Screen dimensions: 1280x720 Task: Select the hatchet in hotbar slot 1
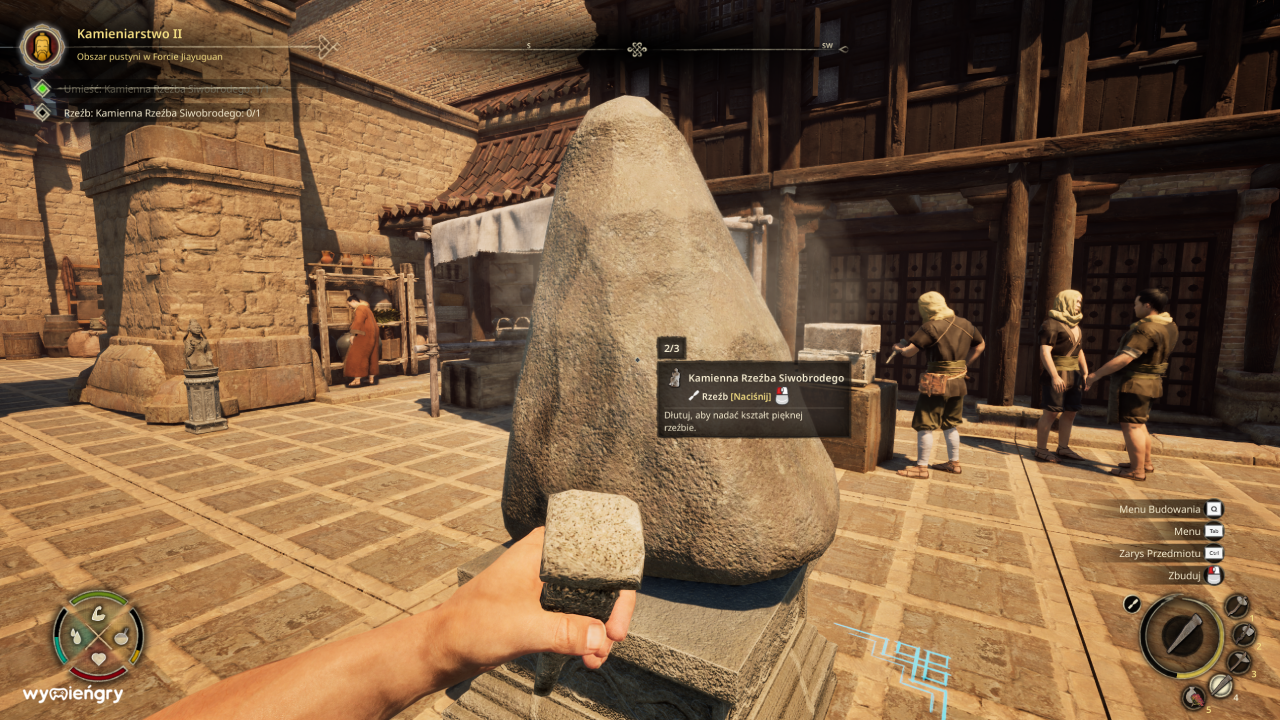click(1237, 605)
